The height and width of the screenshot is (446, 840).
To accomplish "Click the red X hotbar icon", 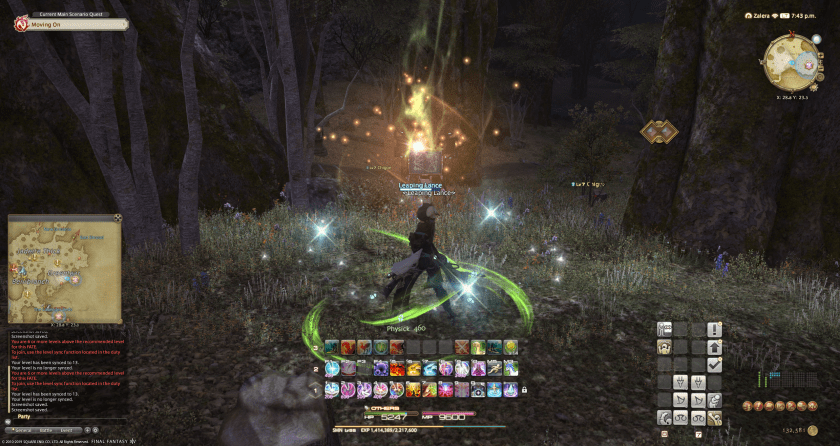I will pyautogui.click(x=461, y=347).
